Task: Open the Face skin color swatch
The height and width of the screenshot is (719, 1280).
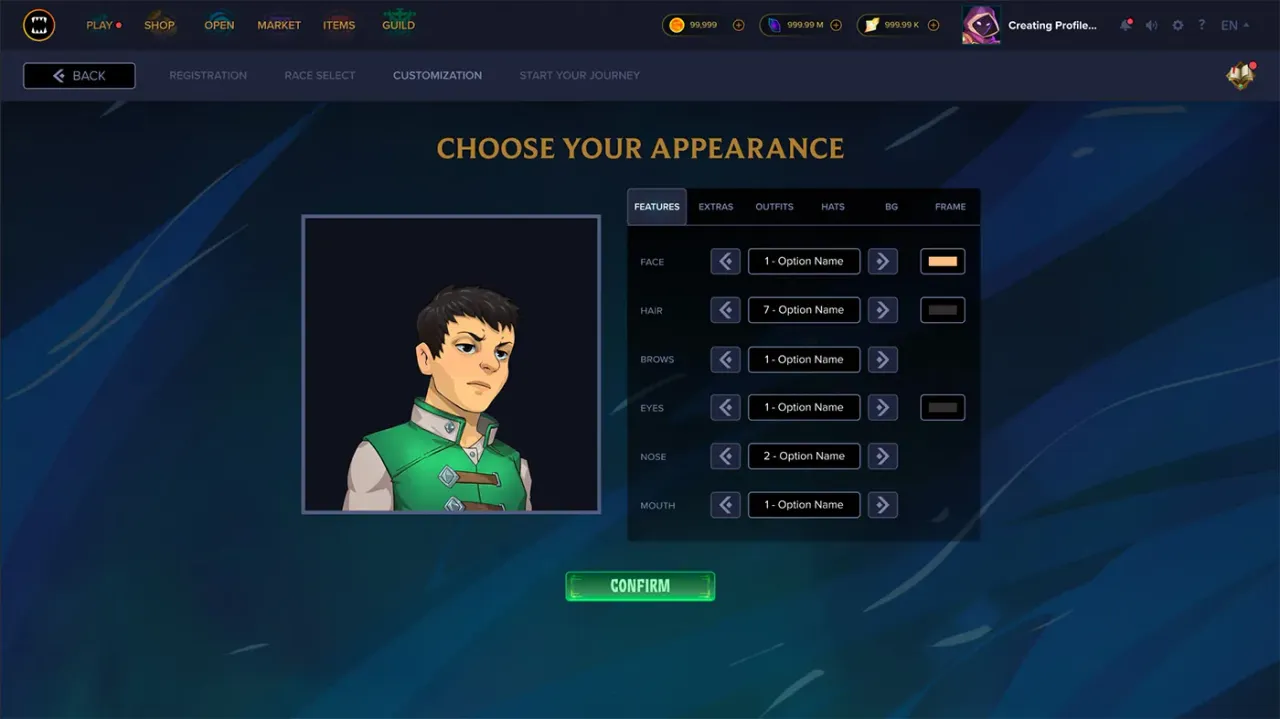Action: coord(942,262)
